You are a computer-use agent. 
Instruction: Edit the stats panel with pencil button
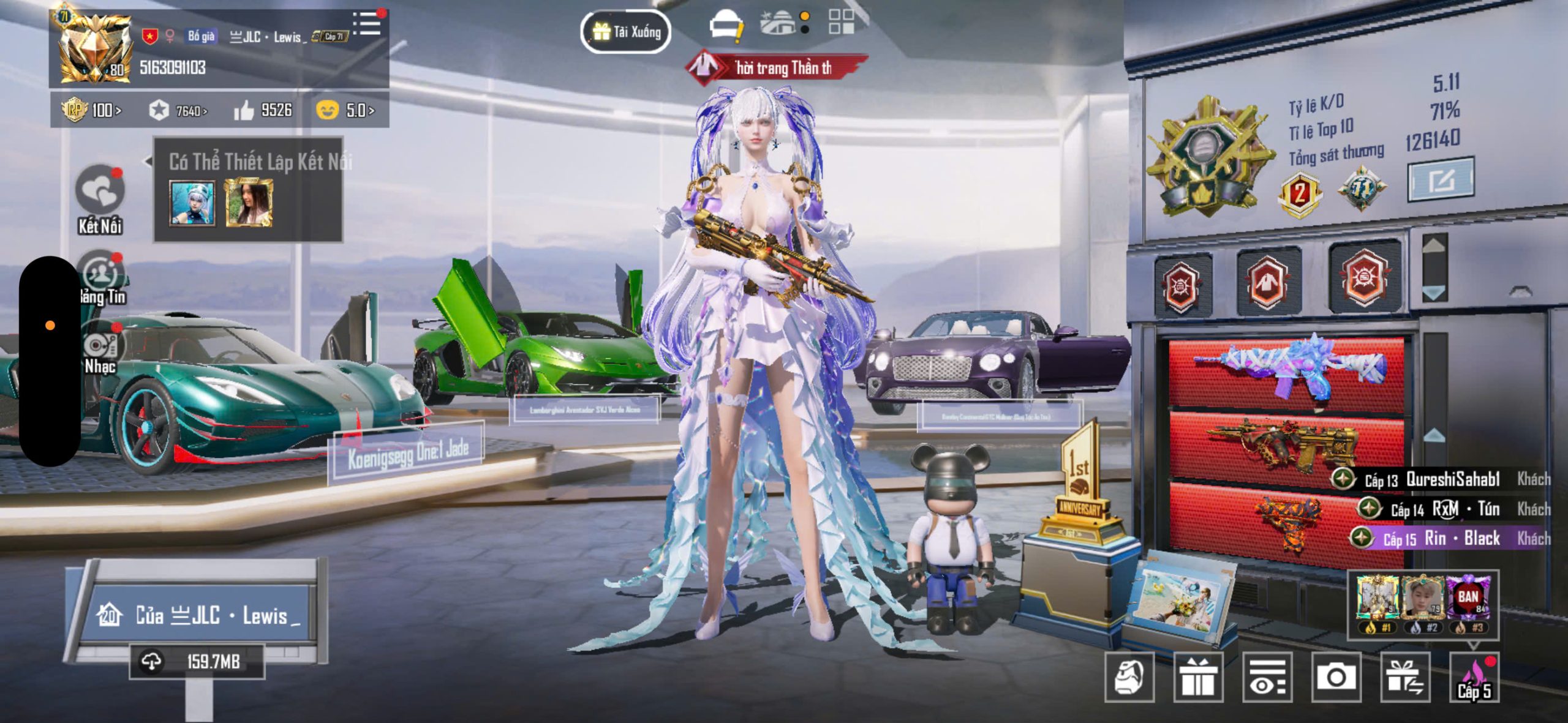click(1440, 180)
